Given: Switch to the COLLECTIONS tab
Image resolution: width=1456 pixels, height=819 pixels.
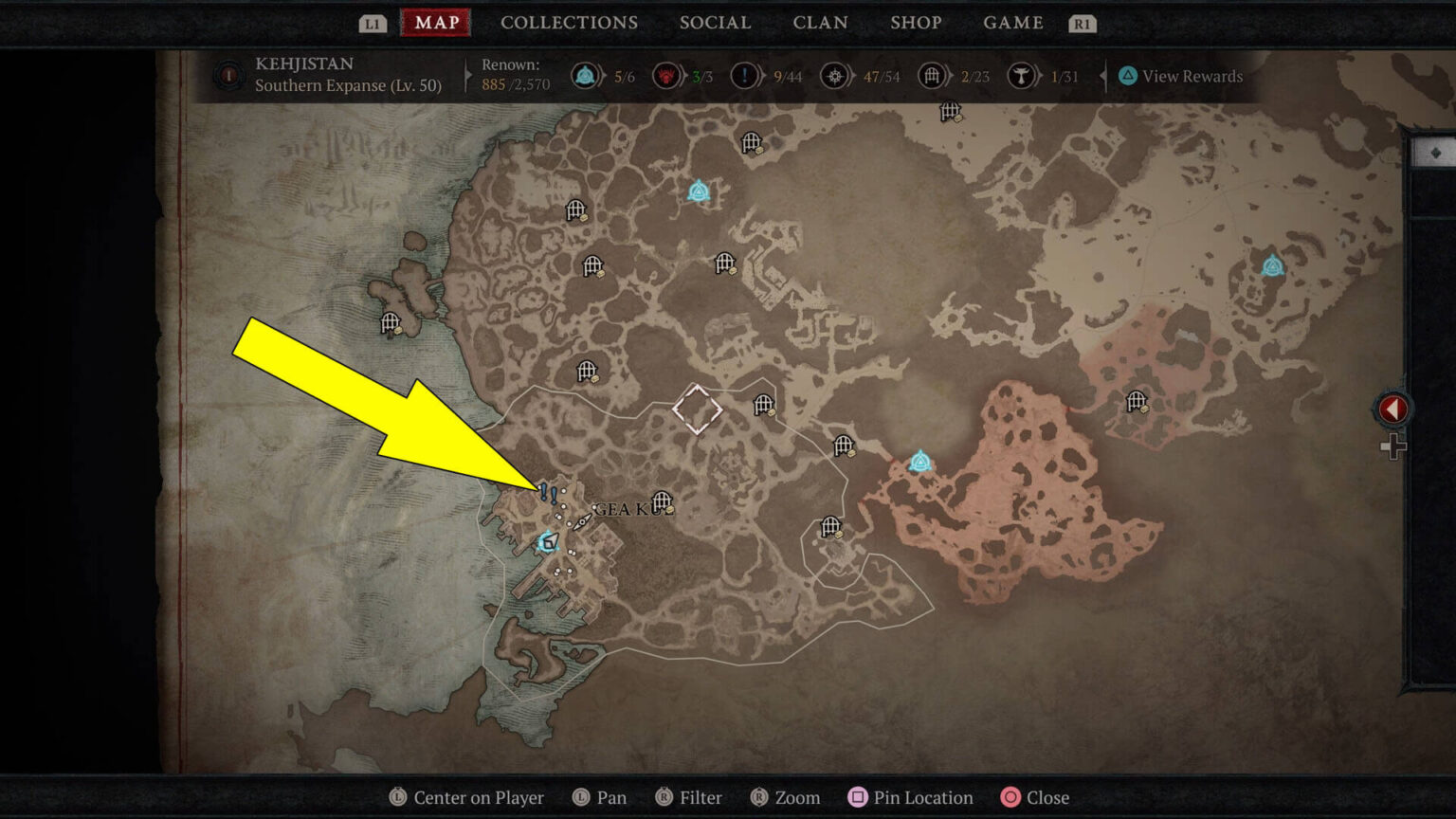Looking at the screenshot, I should point(569,23).
